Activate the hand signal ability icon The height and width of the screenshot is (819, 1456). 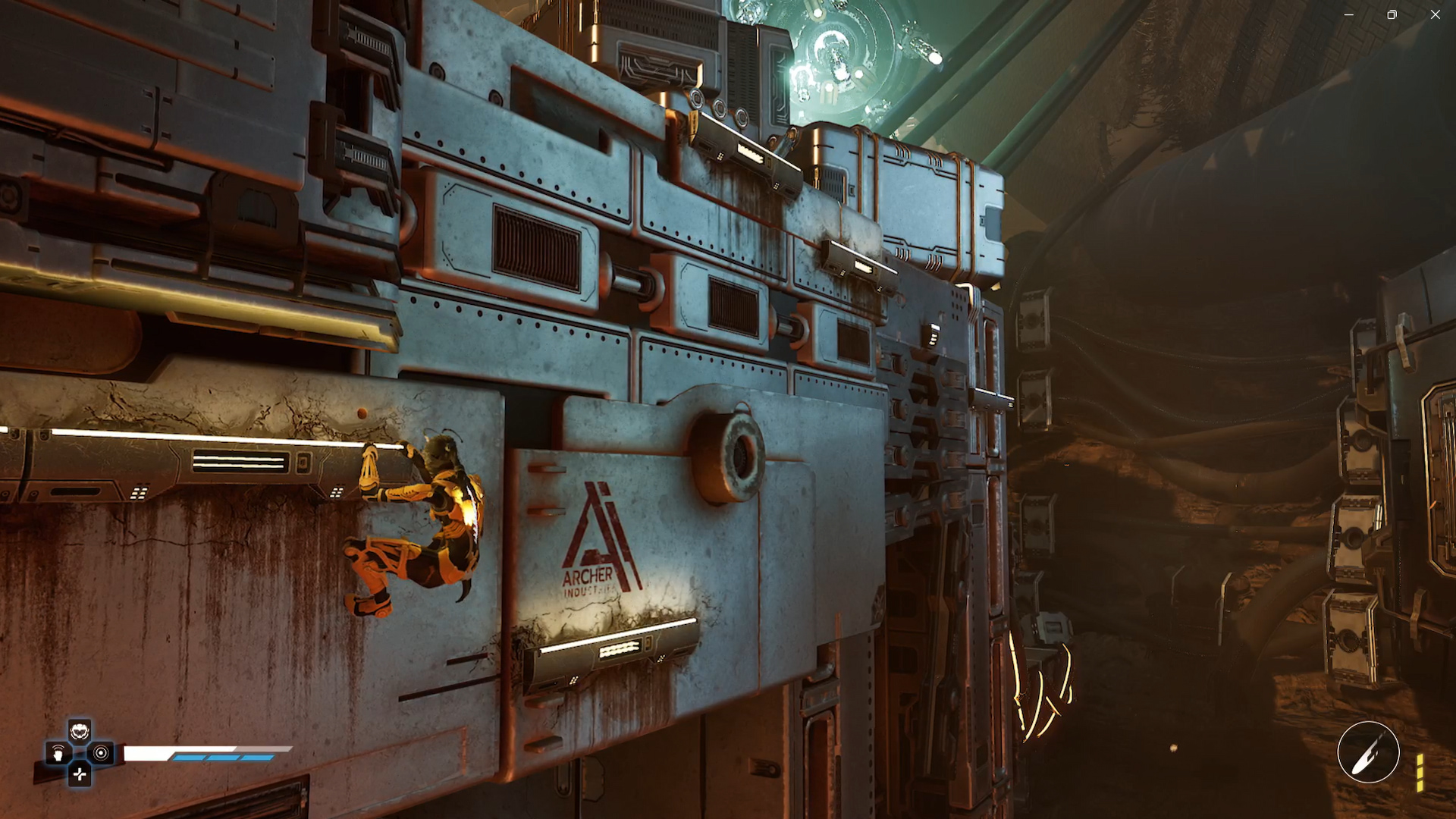(58, 754)
